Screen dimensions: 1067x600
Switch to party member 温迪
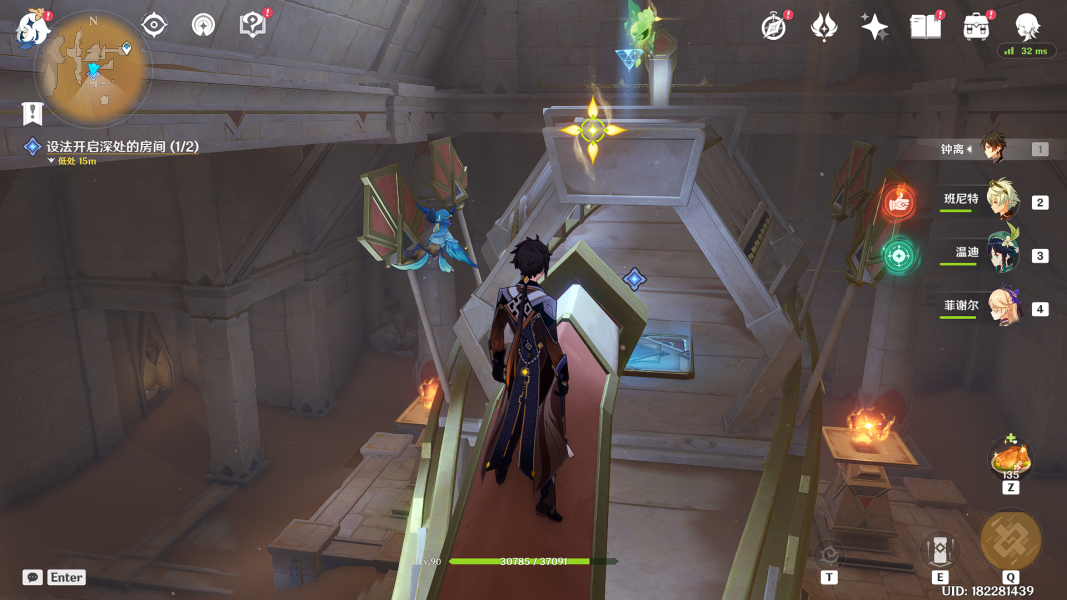[1001, 253]
